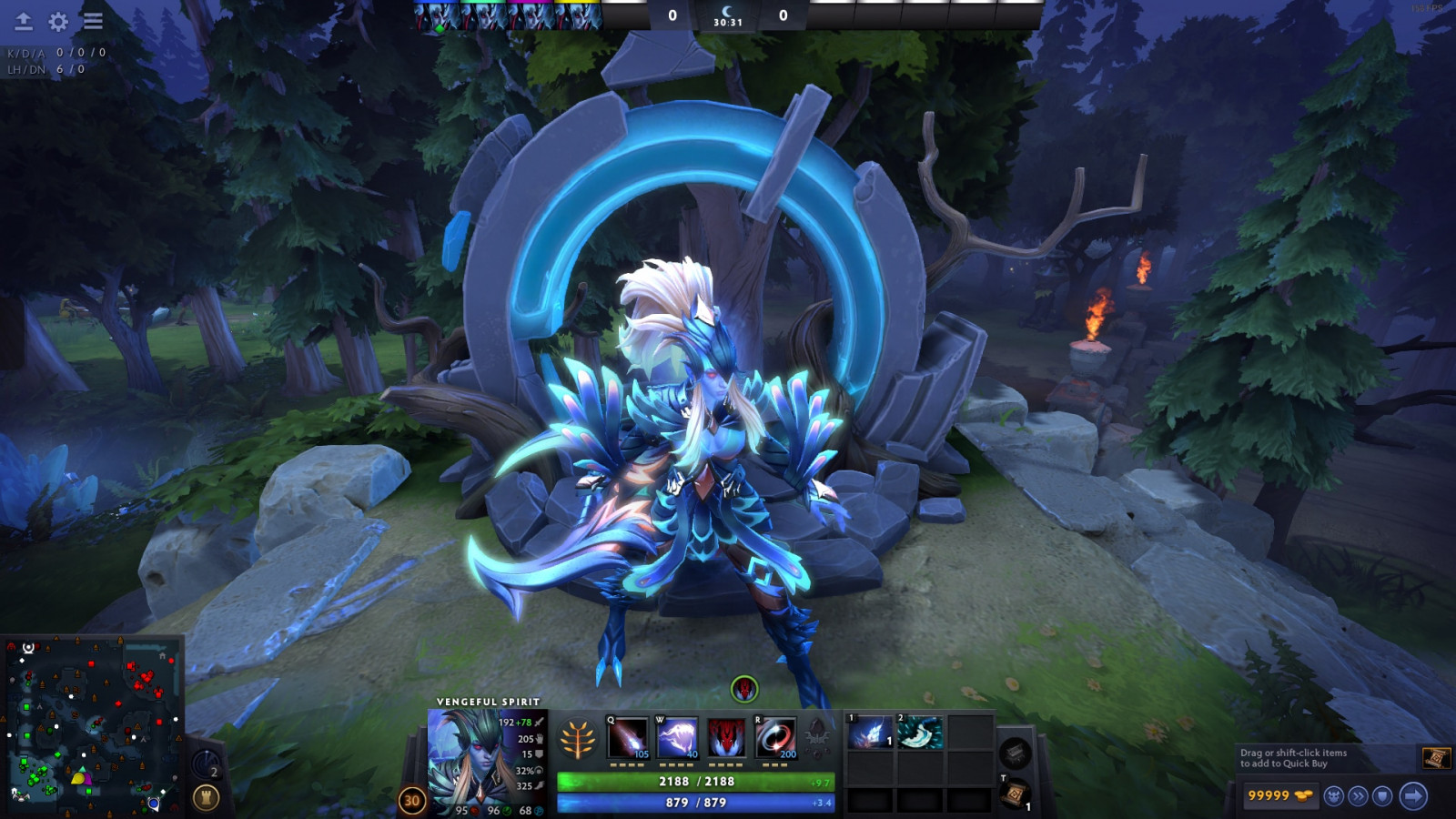The image size is (1456, 819).
Task: Use the Town Portal Scroll slot
Action: coord(1016,794)
